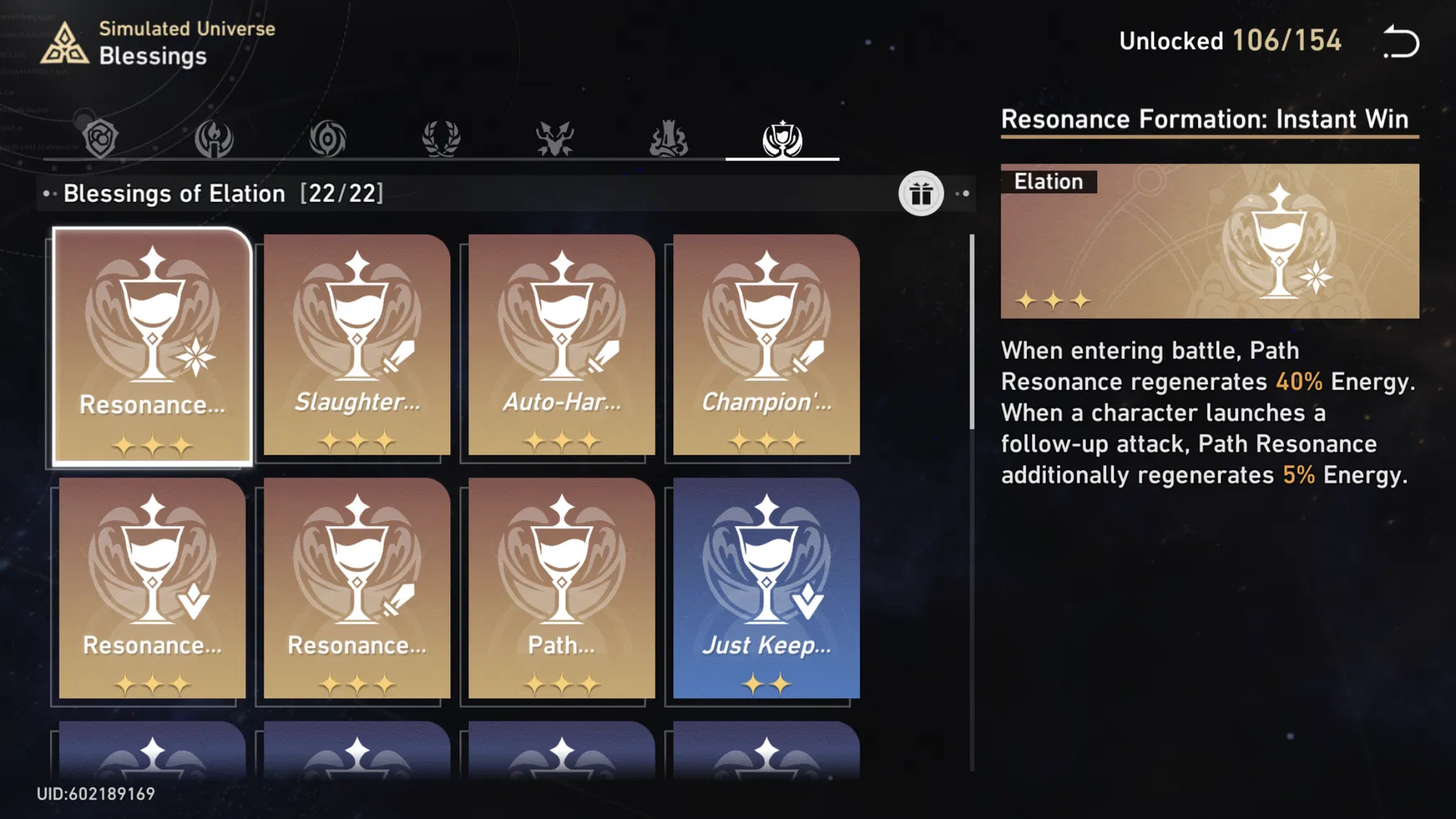This screenshot has height=819, width=1456.
Task: Select the Remembrance path icon
Action: (x=213, y=138)
